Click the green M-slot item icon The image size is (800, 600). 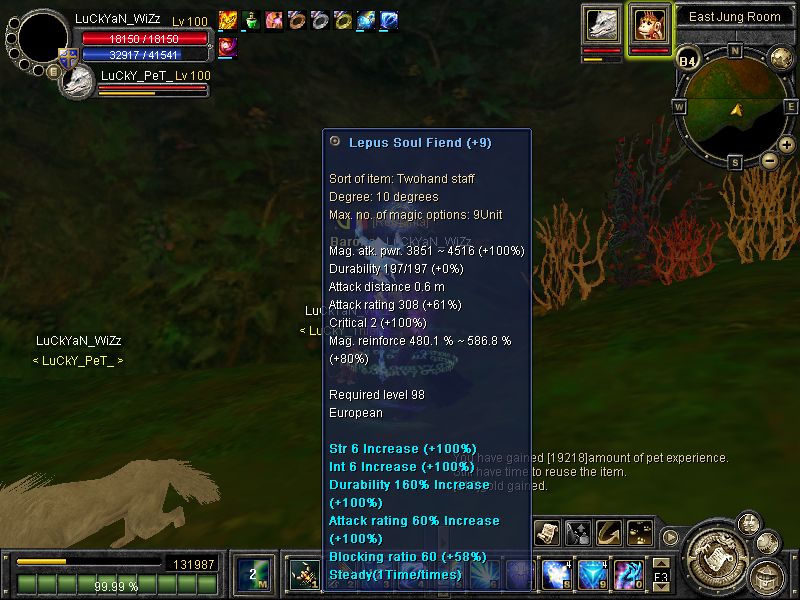pos(252,575)
